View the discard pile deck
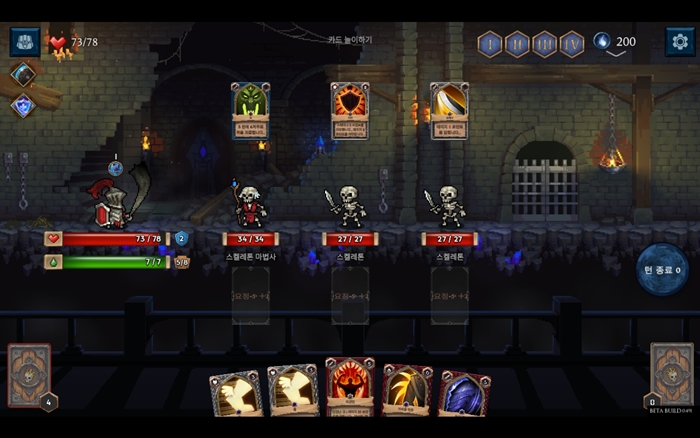This screenshot has height=438, width=700. (x=671, y=376)
